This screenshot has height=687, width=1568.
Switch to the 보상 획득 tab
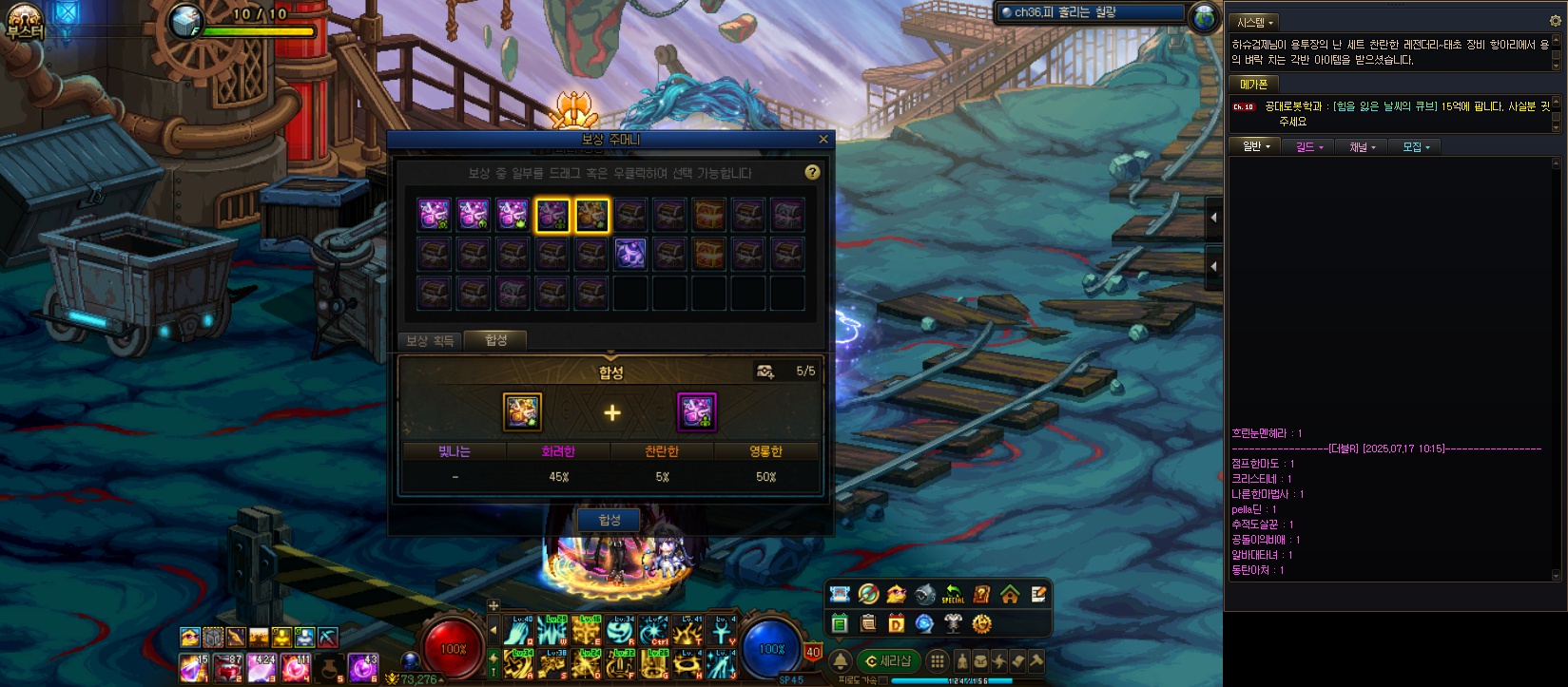430,340
